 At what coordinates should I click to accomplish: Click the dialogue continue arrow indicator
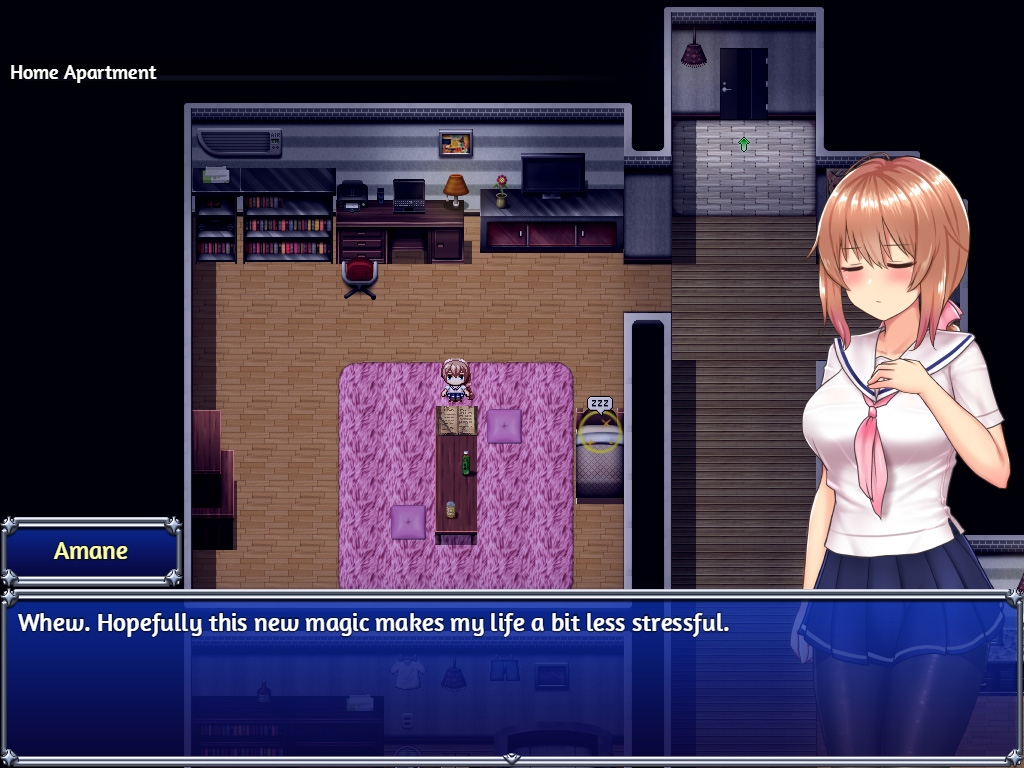[x=511, y=758]
